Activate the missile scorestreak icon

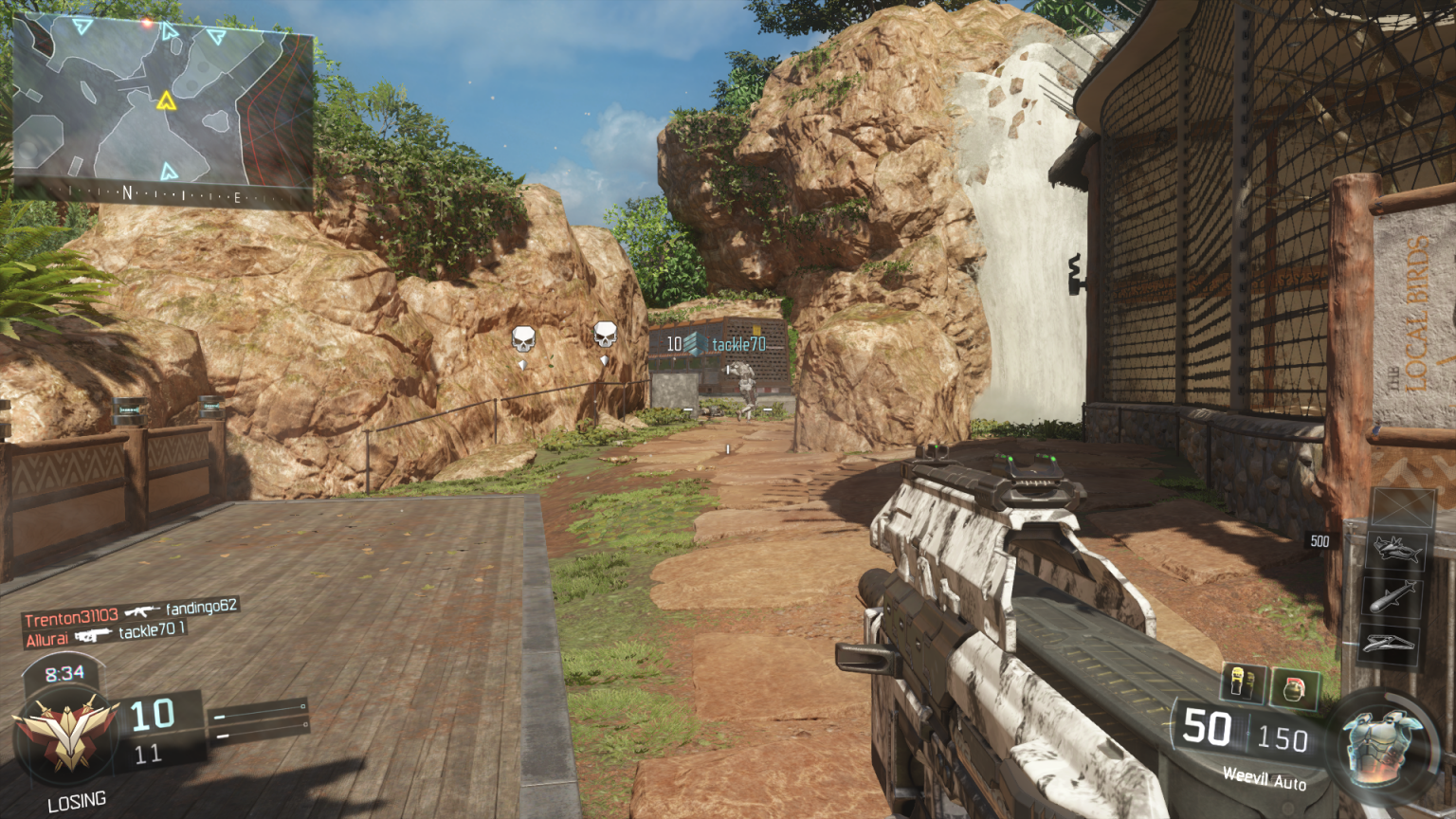(1392, 598)
